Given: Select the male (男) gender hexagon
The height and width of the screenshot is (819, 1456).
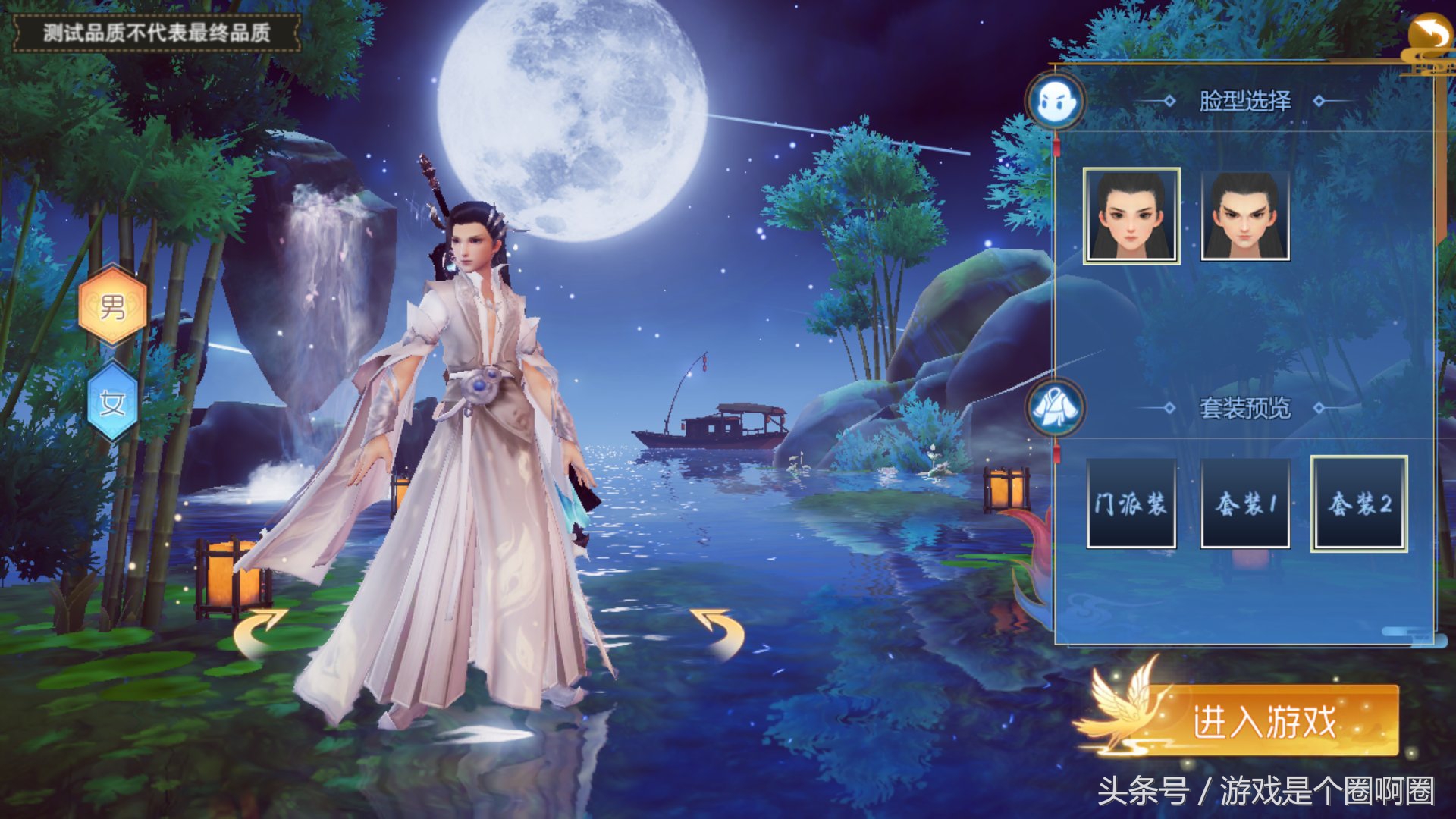Looking at the screenshot, I should 112,306.
